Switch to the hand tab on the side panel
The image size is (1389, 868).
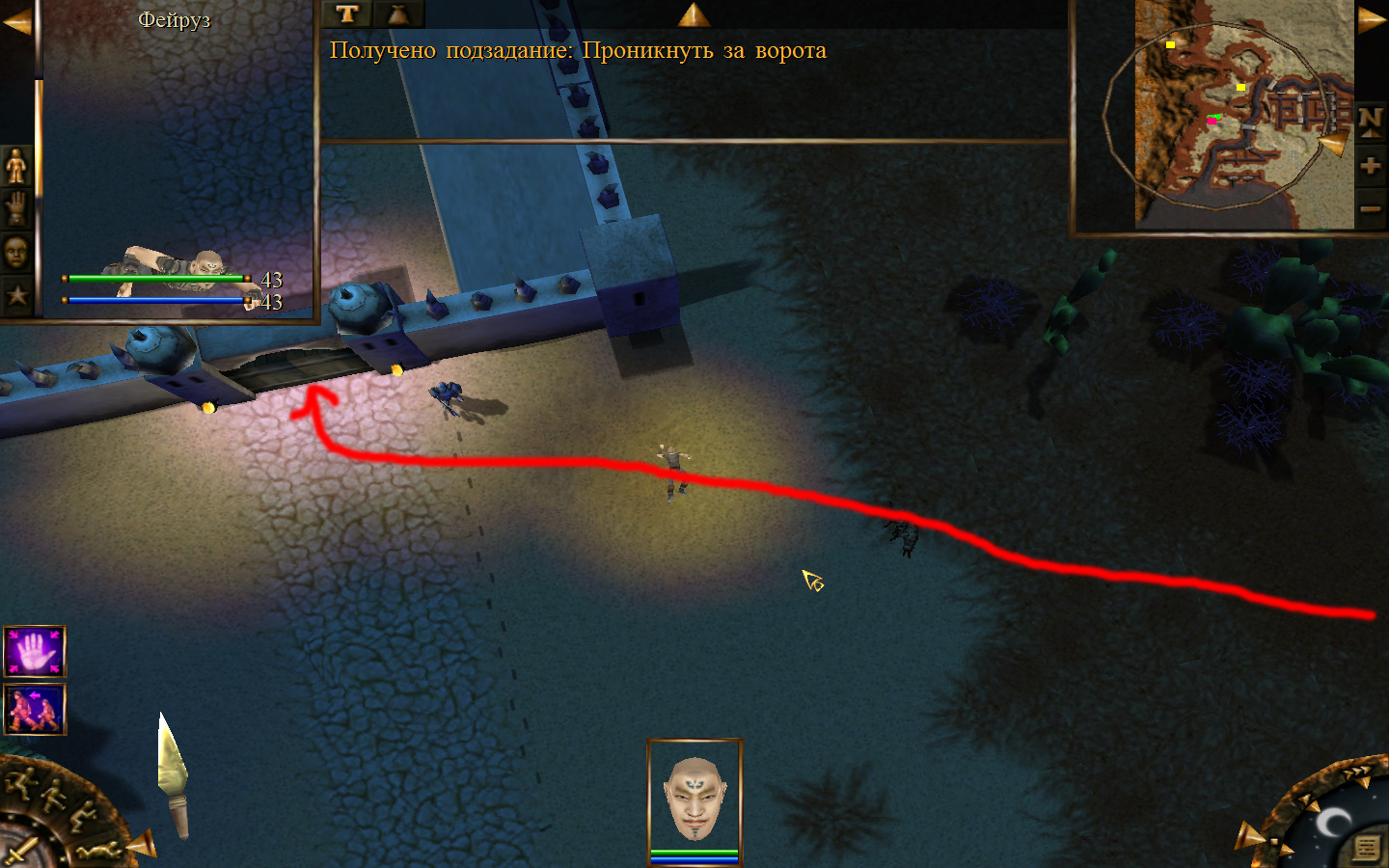pos(16,208)
